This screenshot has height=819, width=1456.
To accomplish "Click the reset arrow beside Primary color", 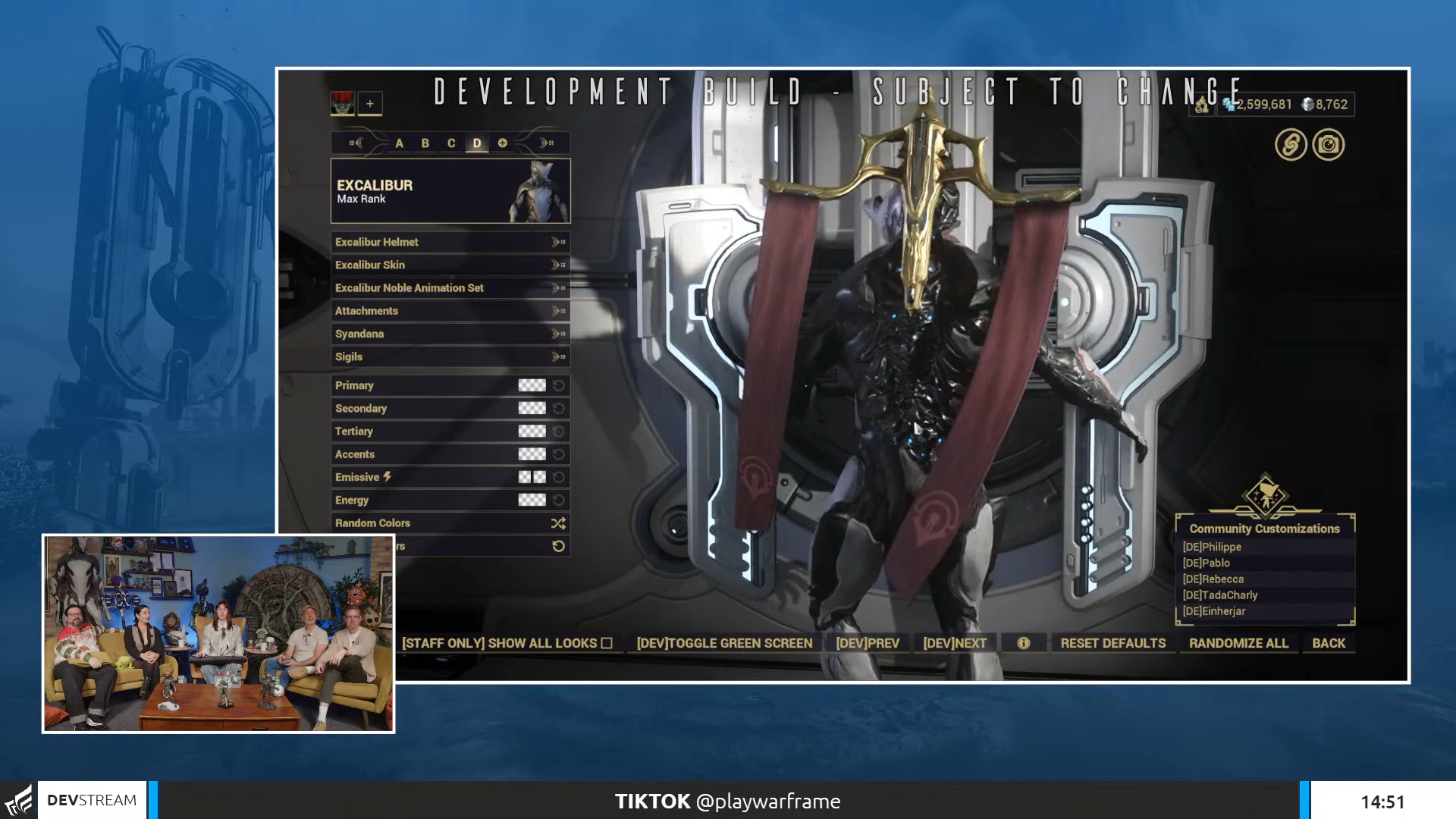I will [559, 384].
